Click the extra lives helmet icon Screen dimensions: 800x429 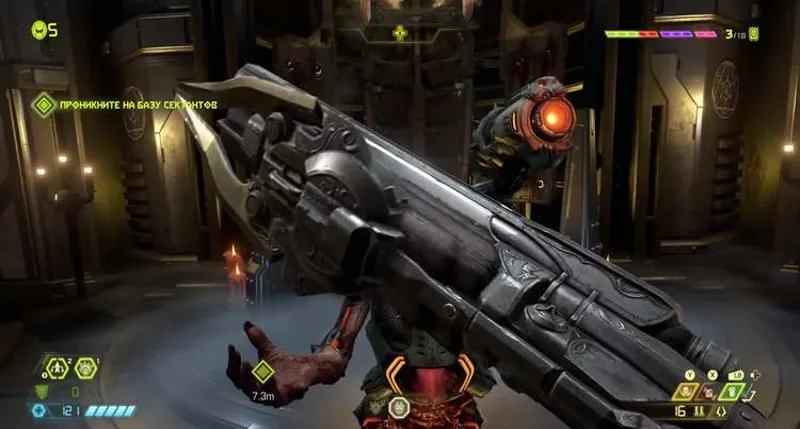38,29
